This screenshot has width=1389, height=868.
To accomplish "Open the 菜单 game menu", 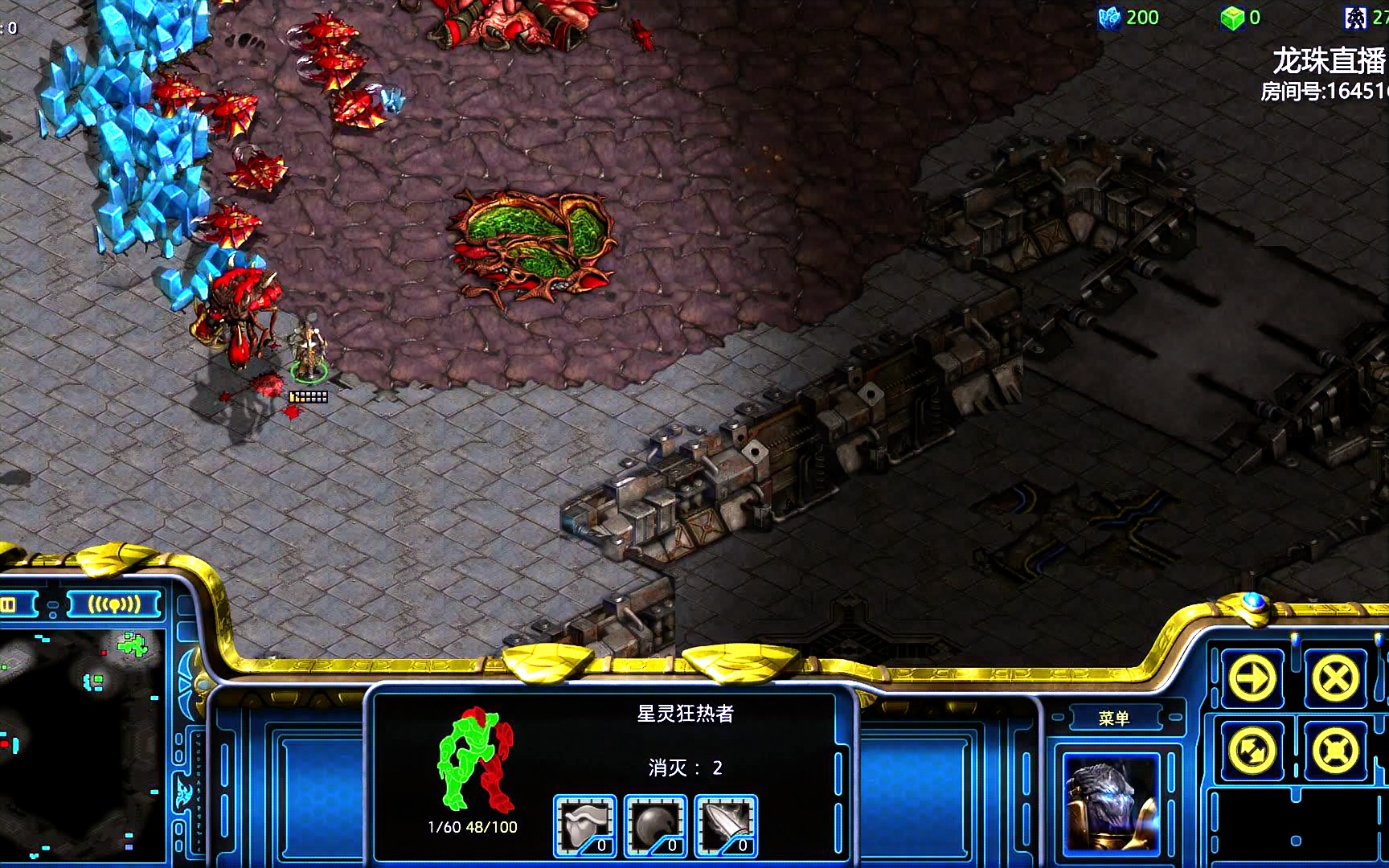I will pyautogui.click(x=1113, y=718).
